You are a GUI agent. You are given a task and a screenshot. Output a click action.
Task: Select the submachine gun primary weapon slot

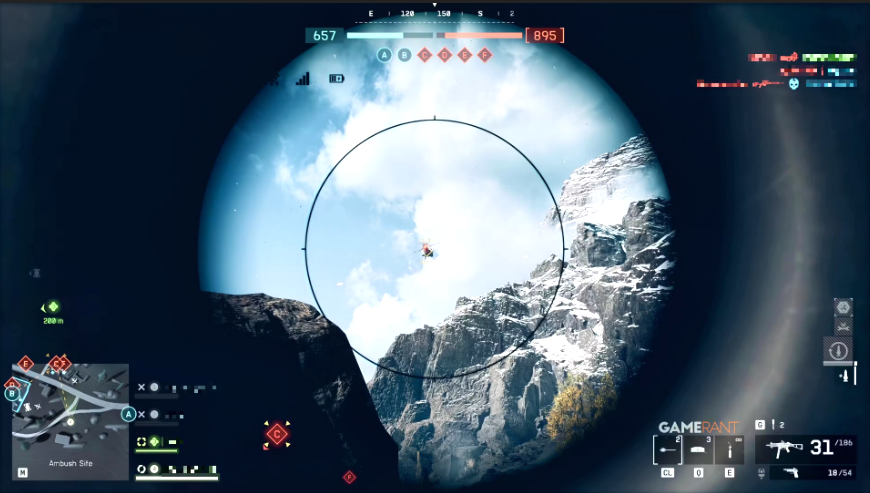tap(784, 449)
